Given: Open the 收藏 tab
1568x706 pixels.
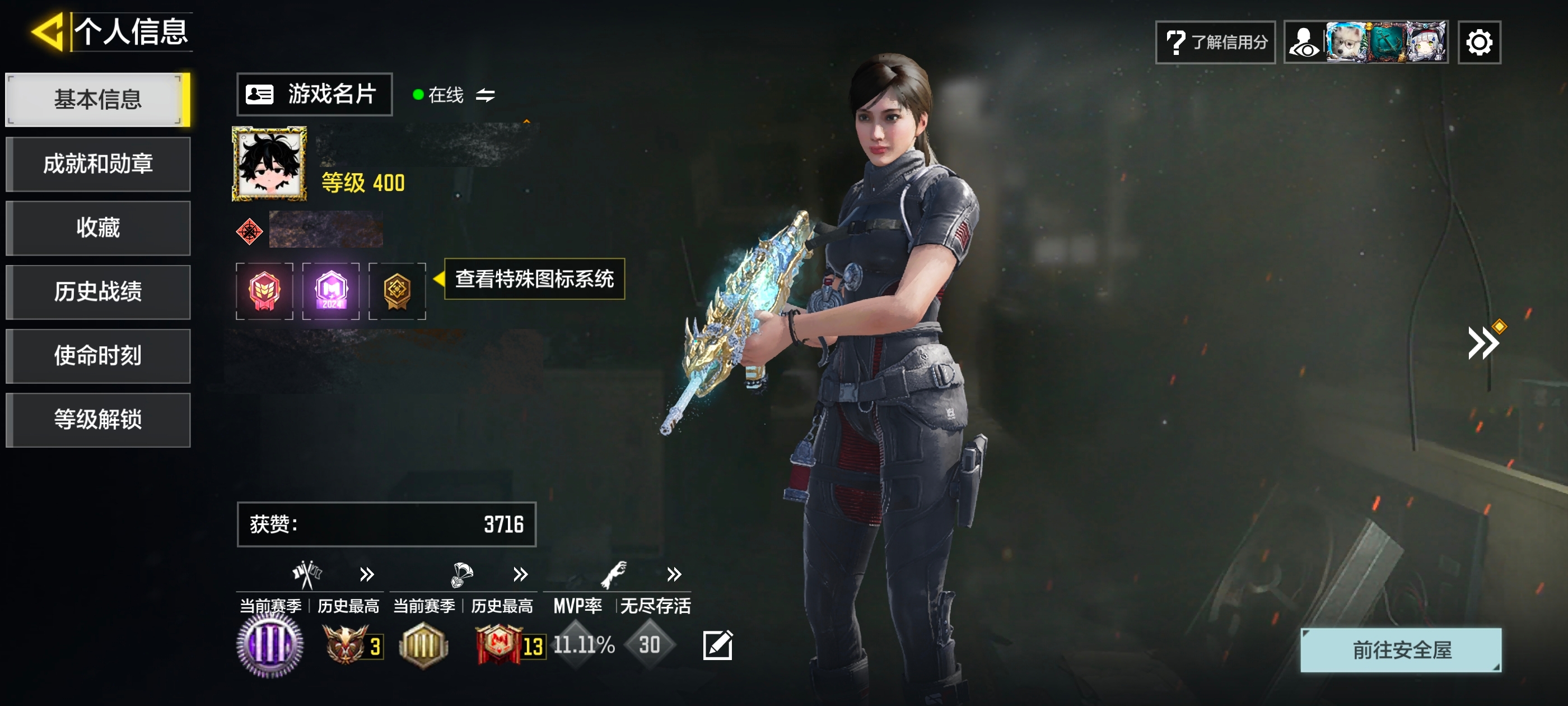Looking at the screenshot, I should click(97, 228).
